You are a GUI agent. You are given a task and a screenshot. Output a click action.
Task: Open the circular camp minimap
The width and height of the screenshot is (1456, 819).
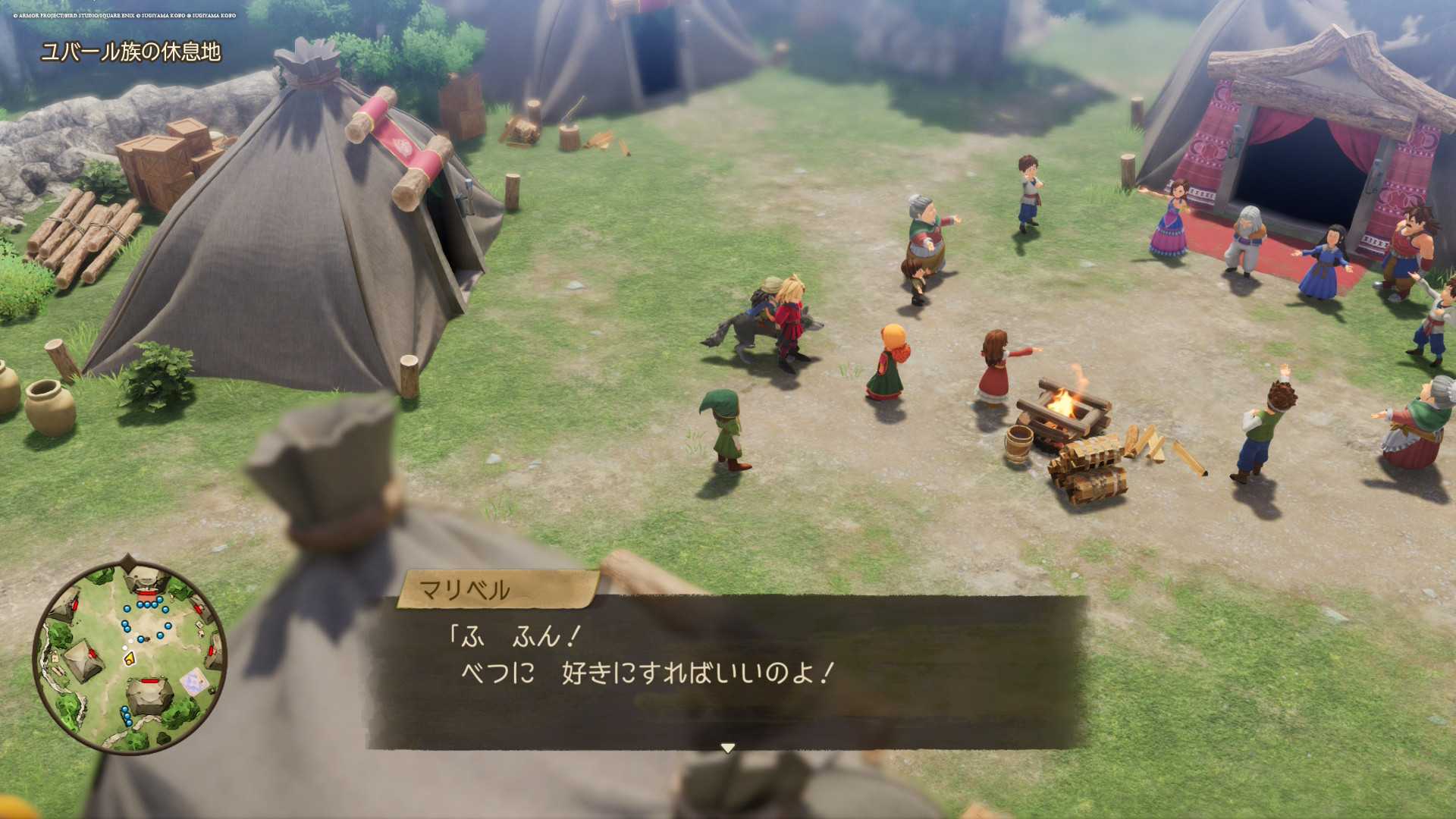click(x=129, y=657)
